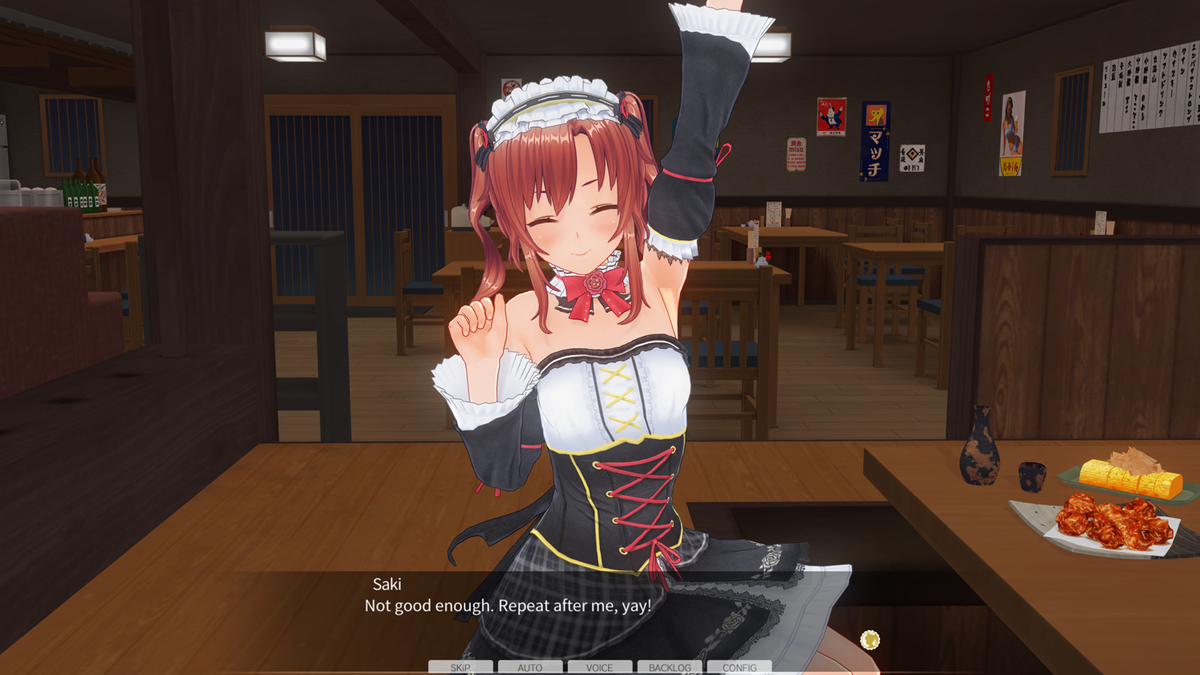Open the CONFIG settings
The height and width of the screenshot is (675, 1200).
click(740, 667)
